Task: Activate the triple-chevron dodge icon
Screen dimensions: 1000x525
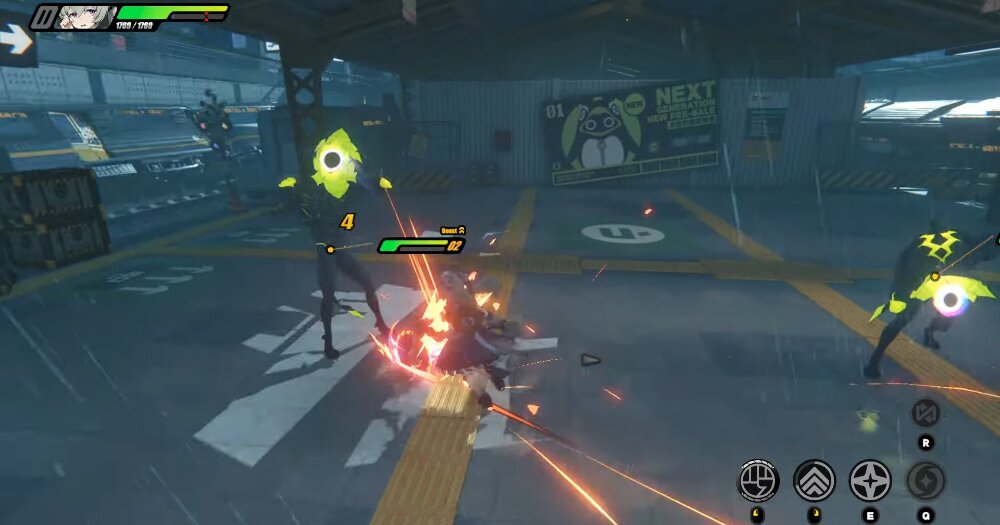Action: click(814, 481)
